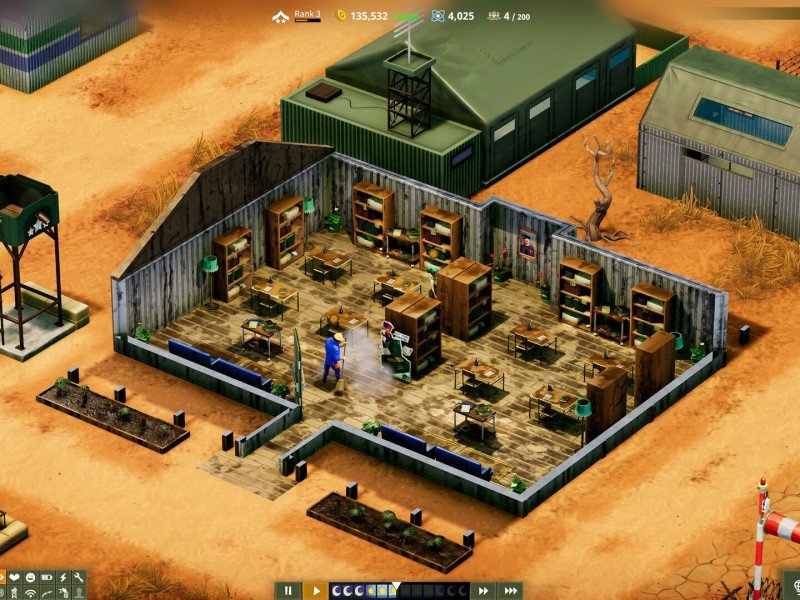Switch to triple fast-forward speed

511,591
